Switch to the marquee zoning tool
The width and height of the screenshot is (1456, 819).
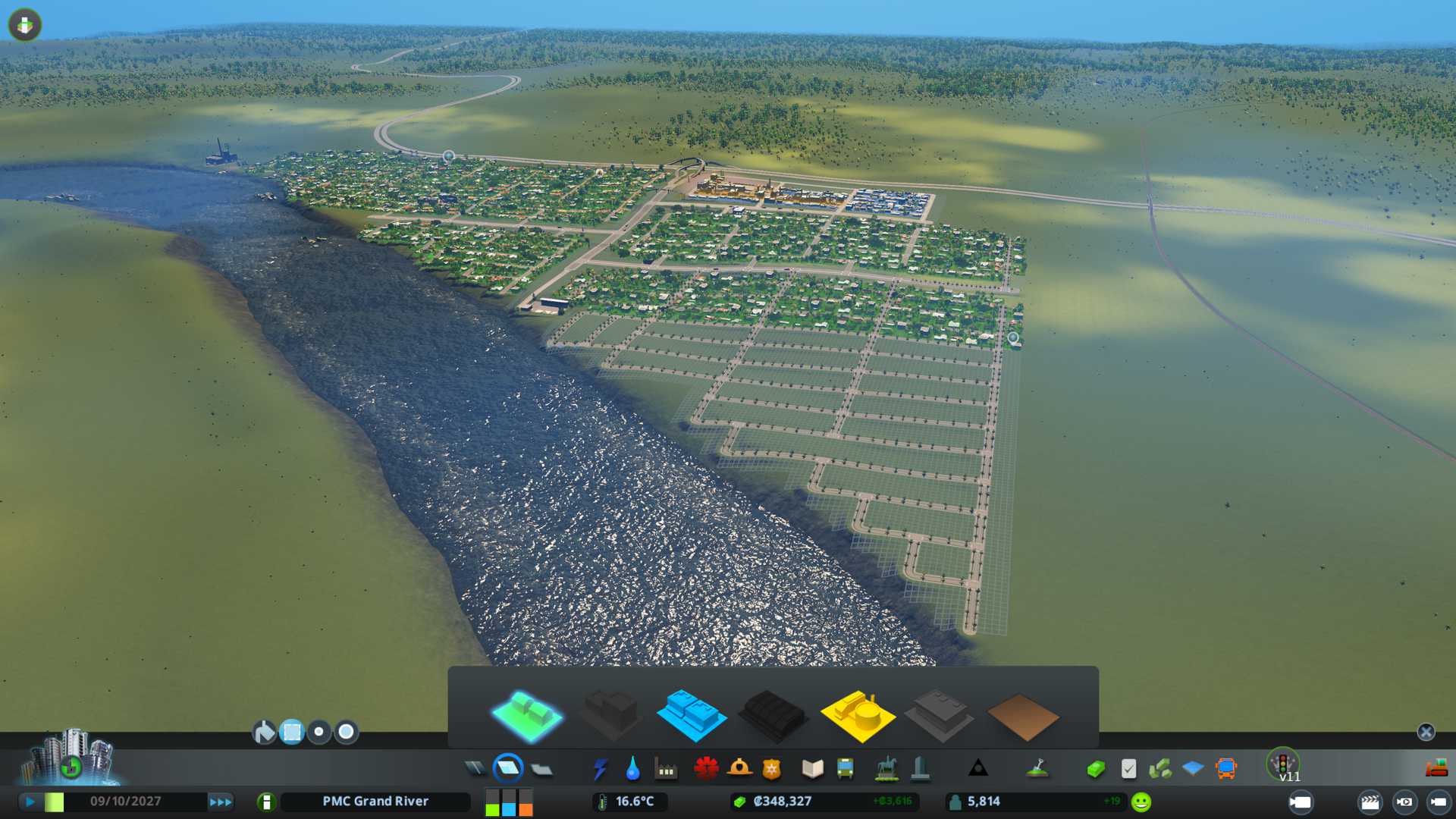(x=292, y=732)
